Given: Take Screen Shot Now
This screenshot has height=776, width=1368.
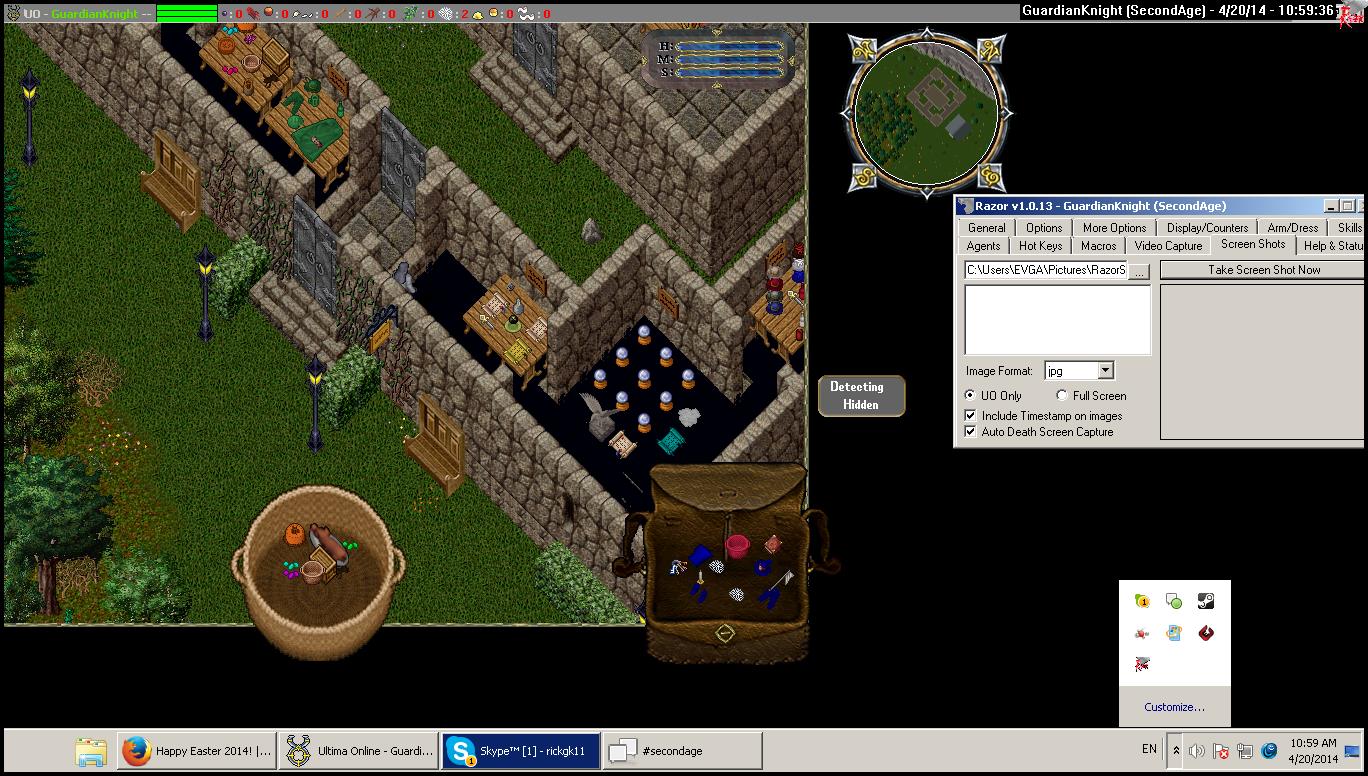Looking at the screenshot, I should point(1263,270).
